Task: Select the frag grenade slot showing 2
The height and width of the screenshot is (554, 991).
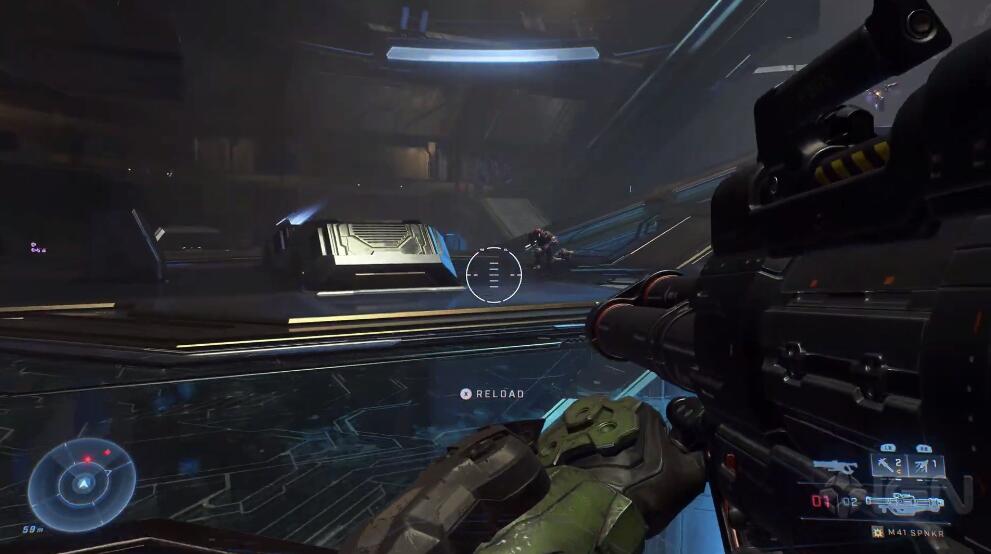Action: point(888,465)
